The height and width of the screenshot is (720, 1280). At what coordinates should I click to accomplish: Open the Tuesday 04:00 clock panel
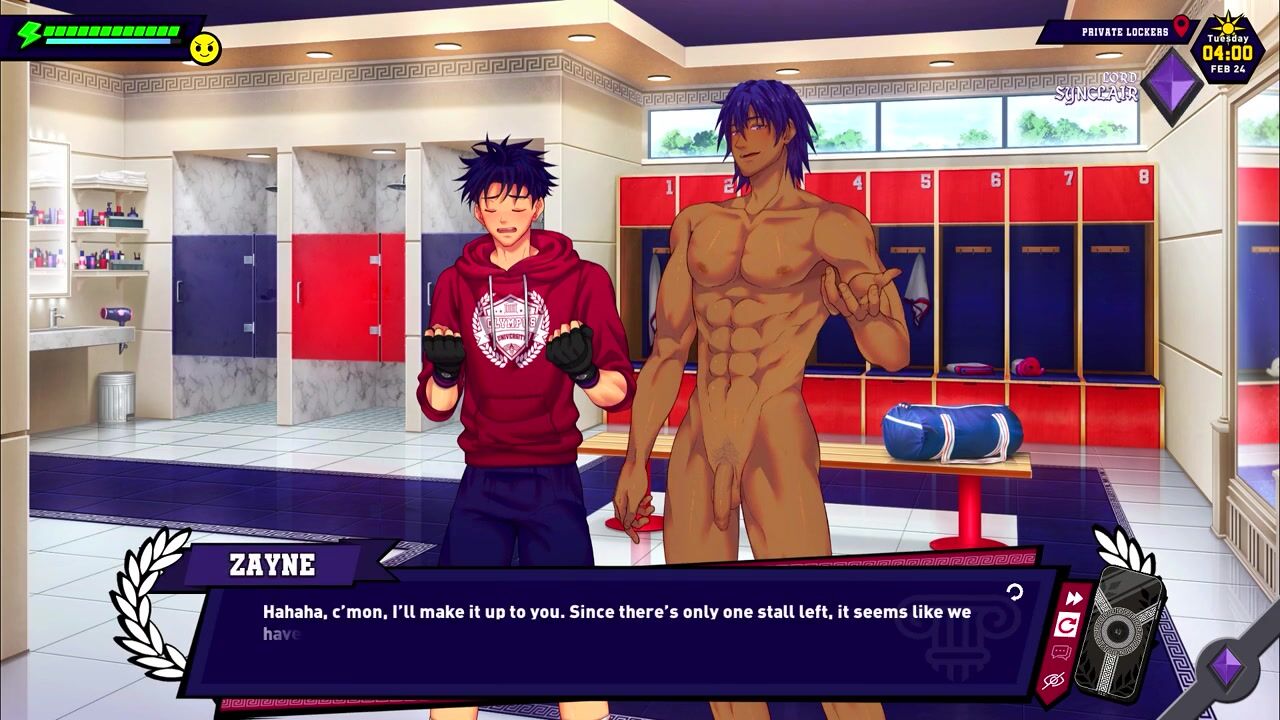click(1227, 49)
